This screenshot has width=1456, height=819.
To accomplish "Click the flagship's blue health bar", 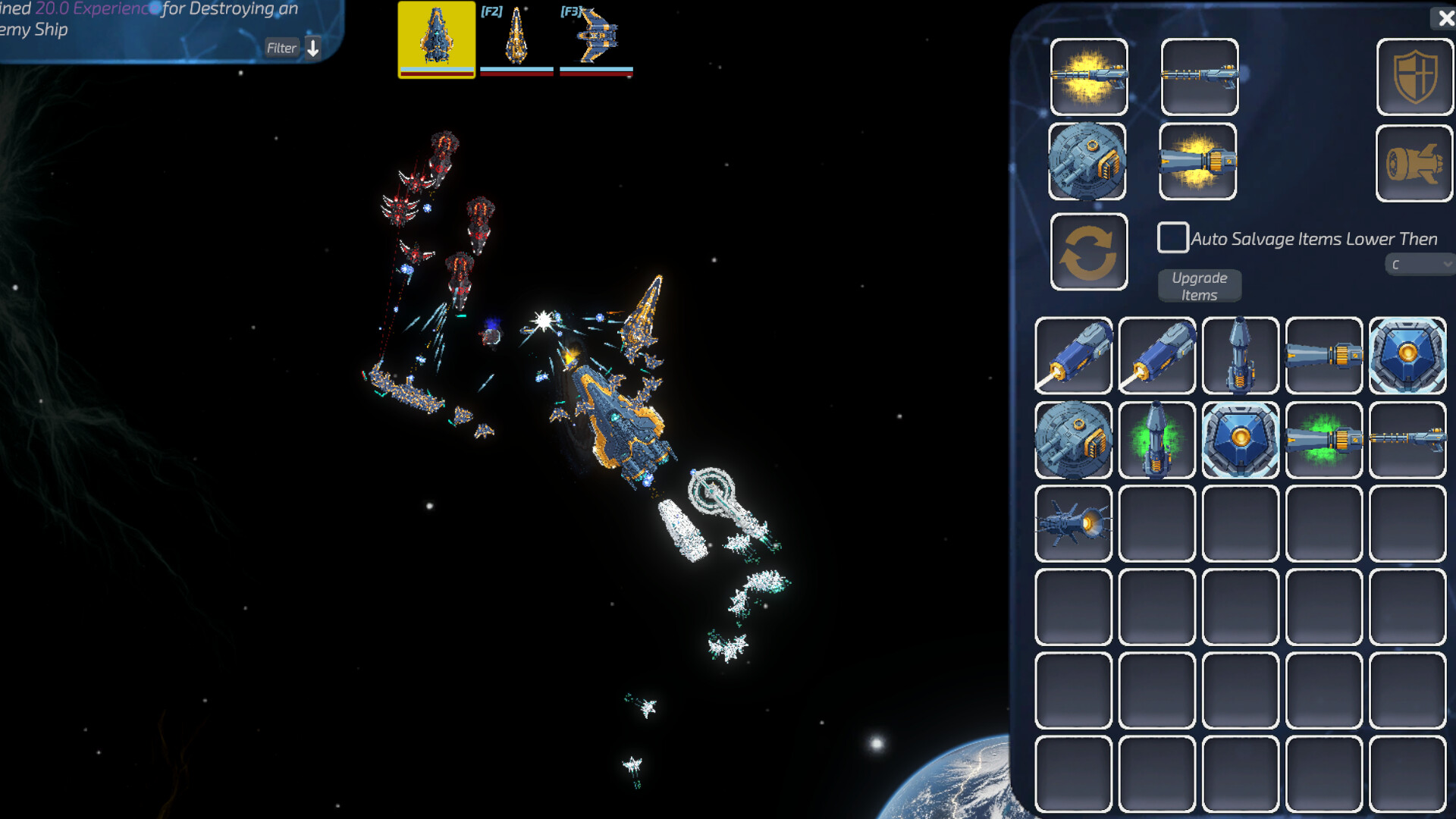I will coord(436,68).
